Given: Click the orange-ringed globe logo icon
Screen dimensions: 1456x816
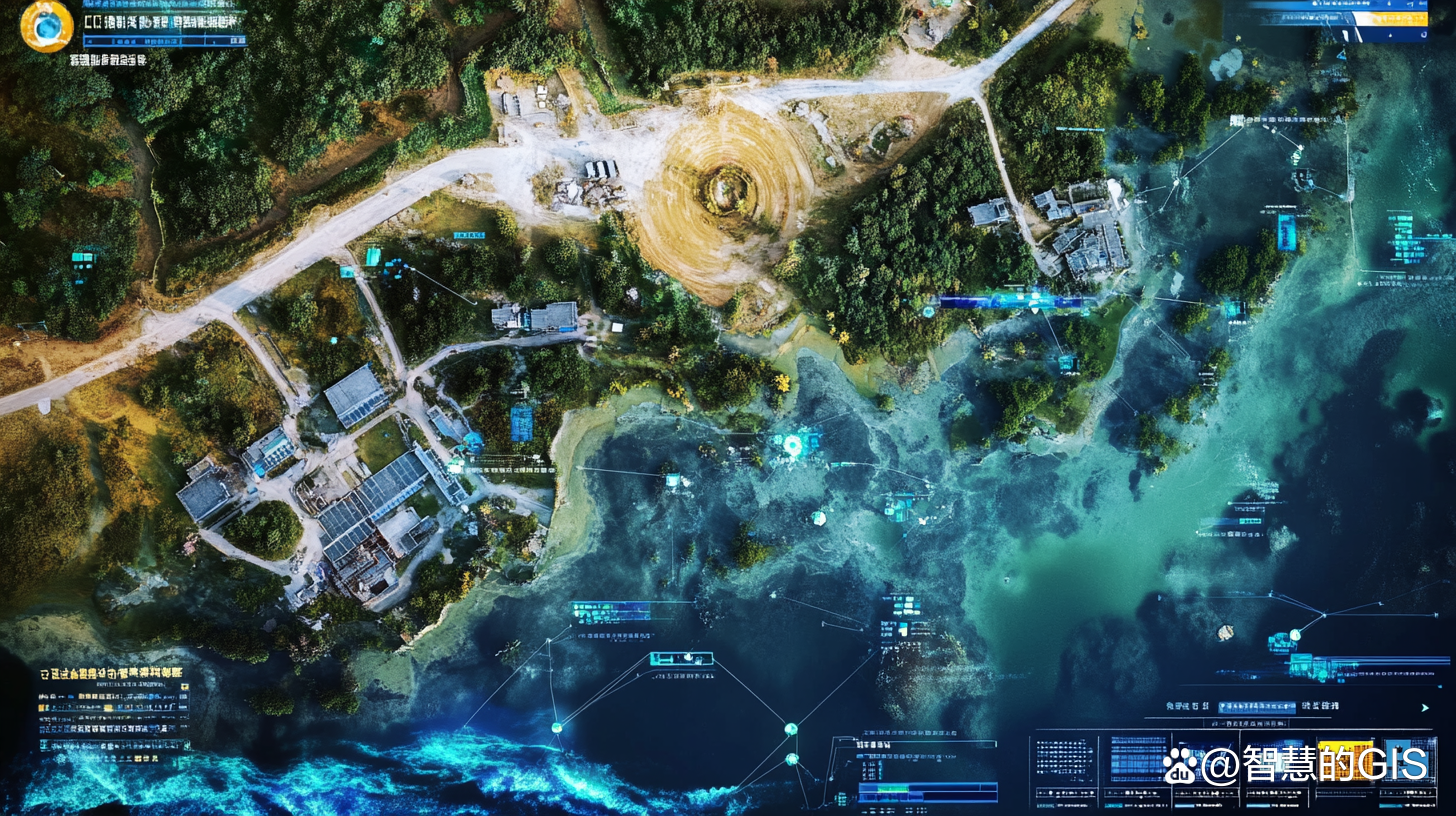Looking at the screenshot, I should 46,27.
